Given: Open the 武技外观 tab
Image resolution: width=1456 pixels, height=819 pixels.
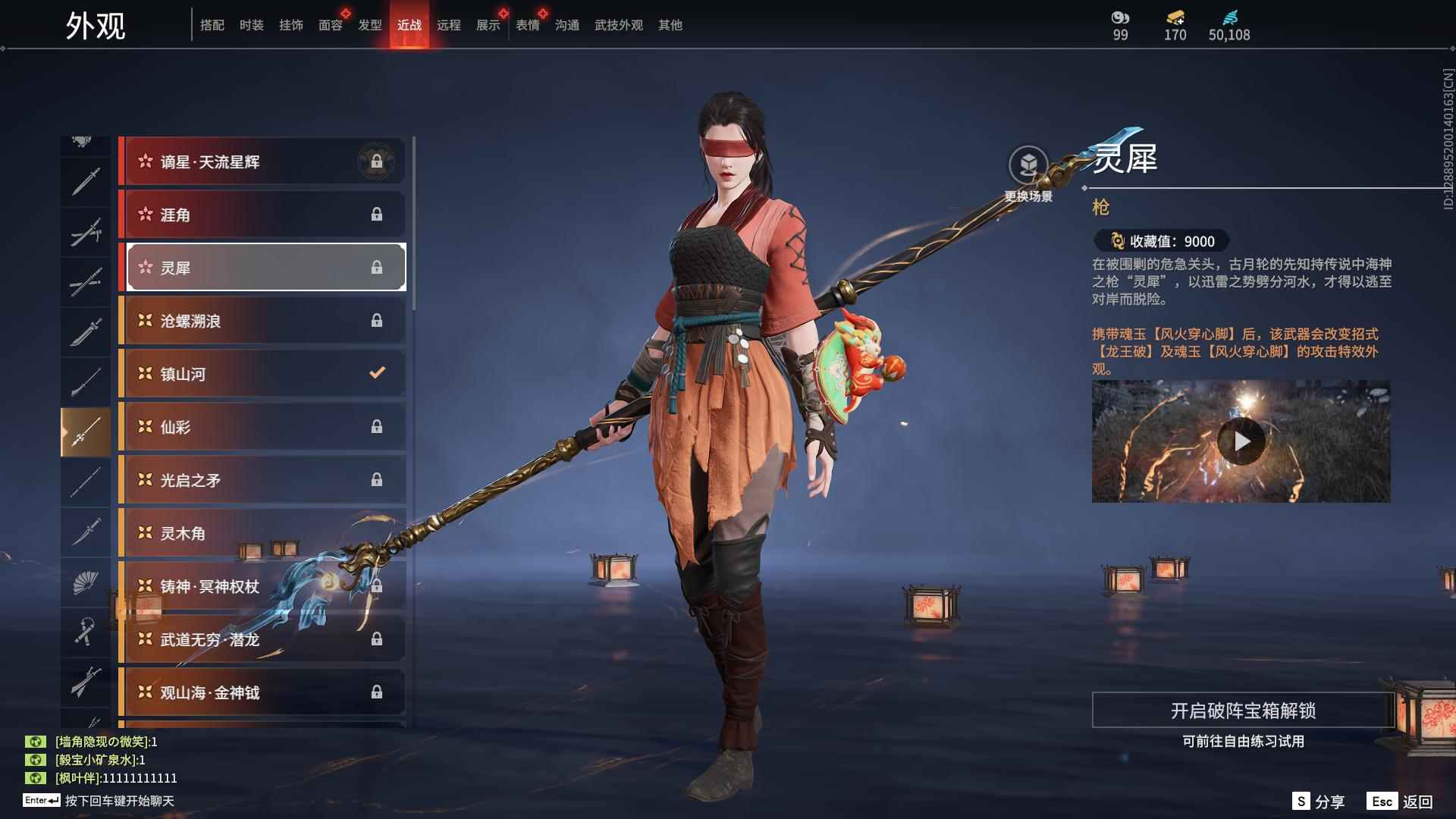Looking at the screenshot, I should click(x=618, y=25).
